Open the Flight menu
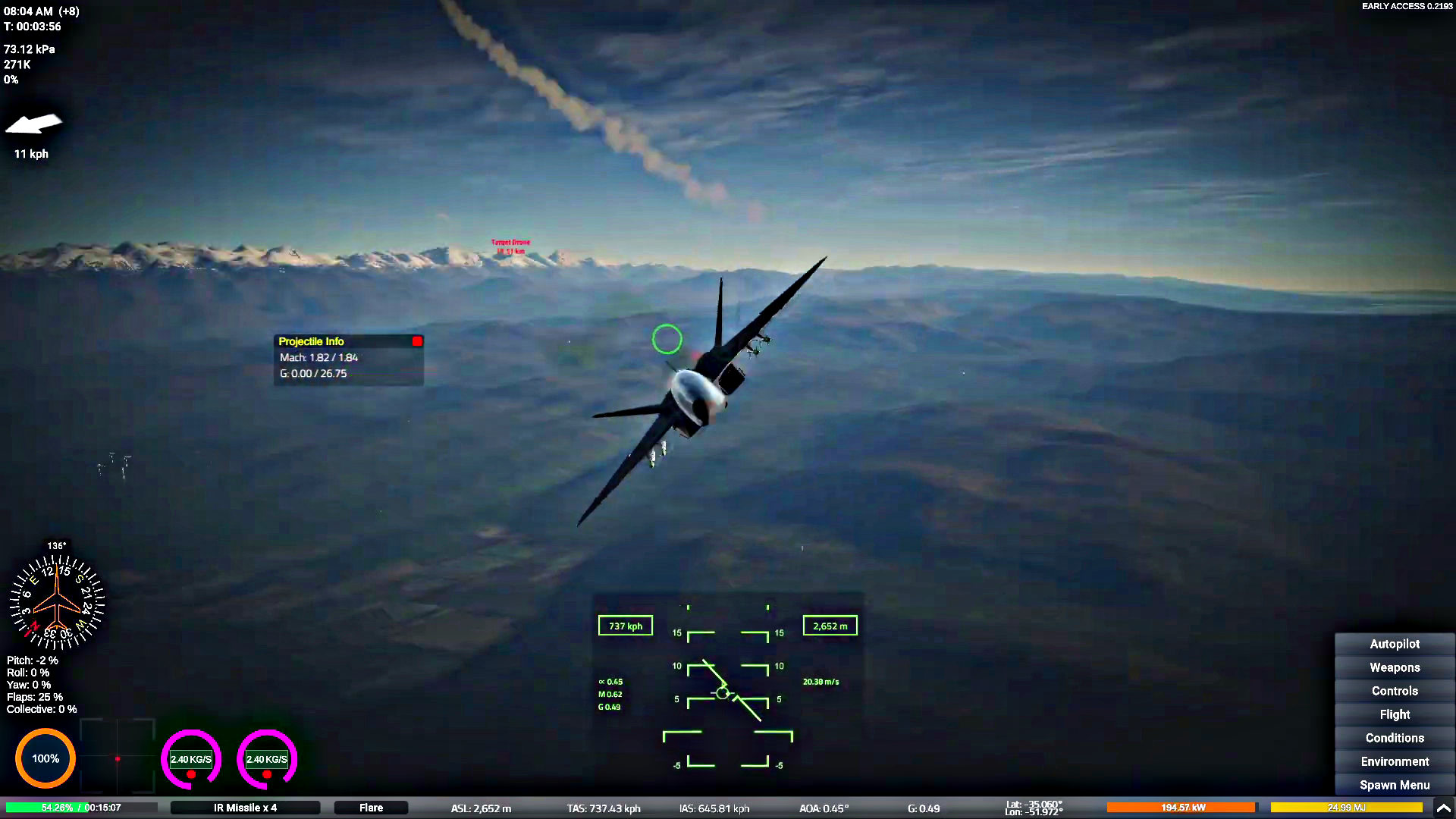 point(1394,714)
